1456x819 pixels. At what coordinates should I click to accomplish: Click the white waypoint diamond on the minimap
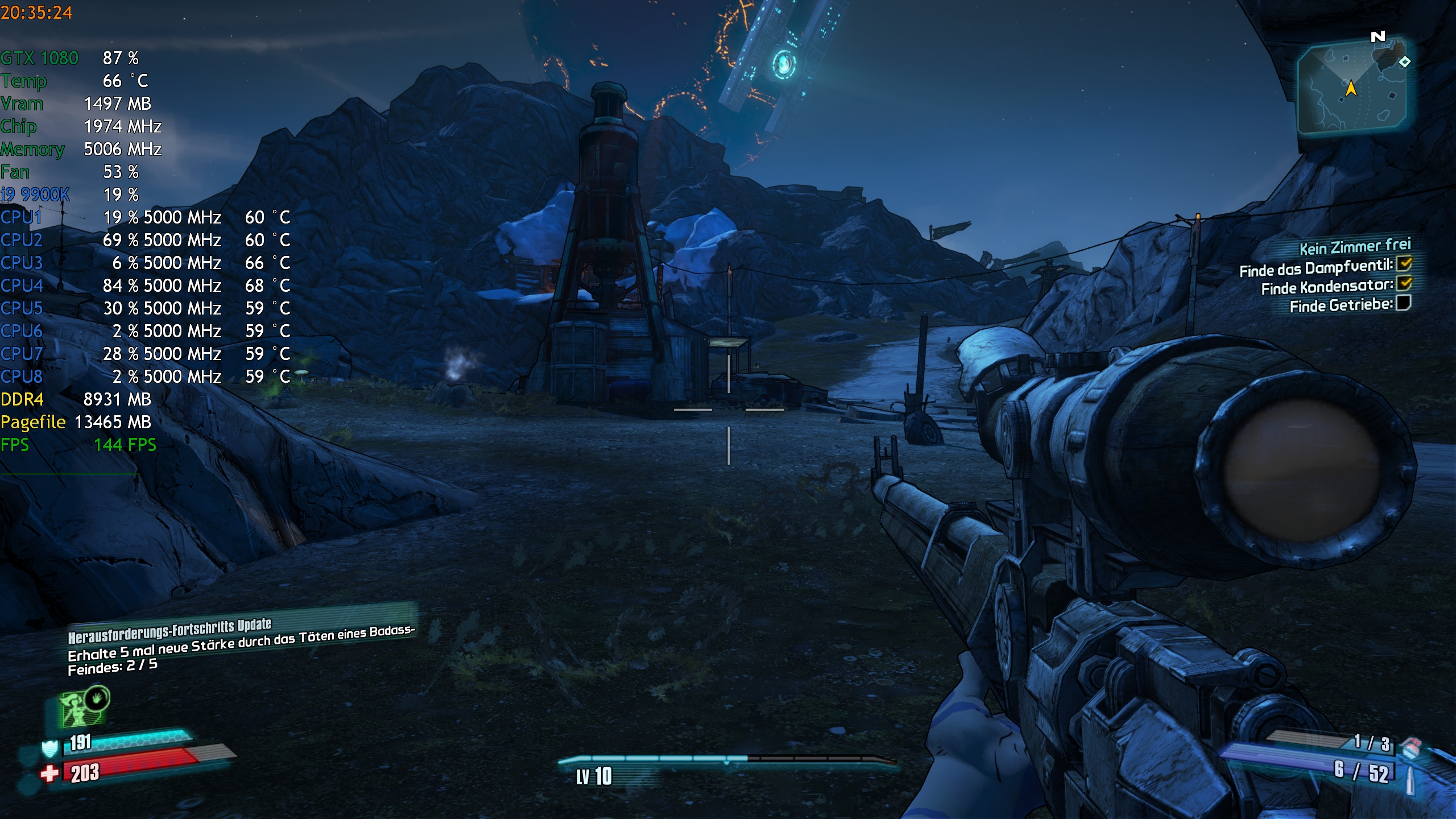click(1405, 61)
